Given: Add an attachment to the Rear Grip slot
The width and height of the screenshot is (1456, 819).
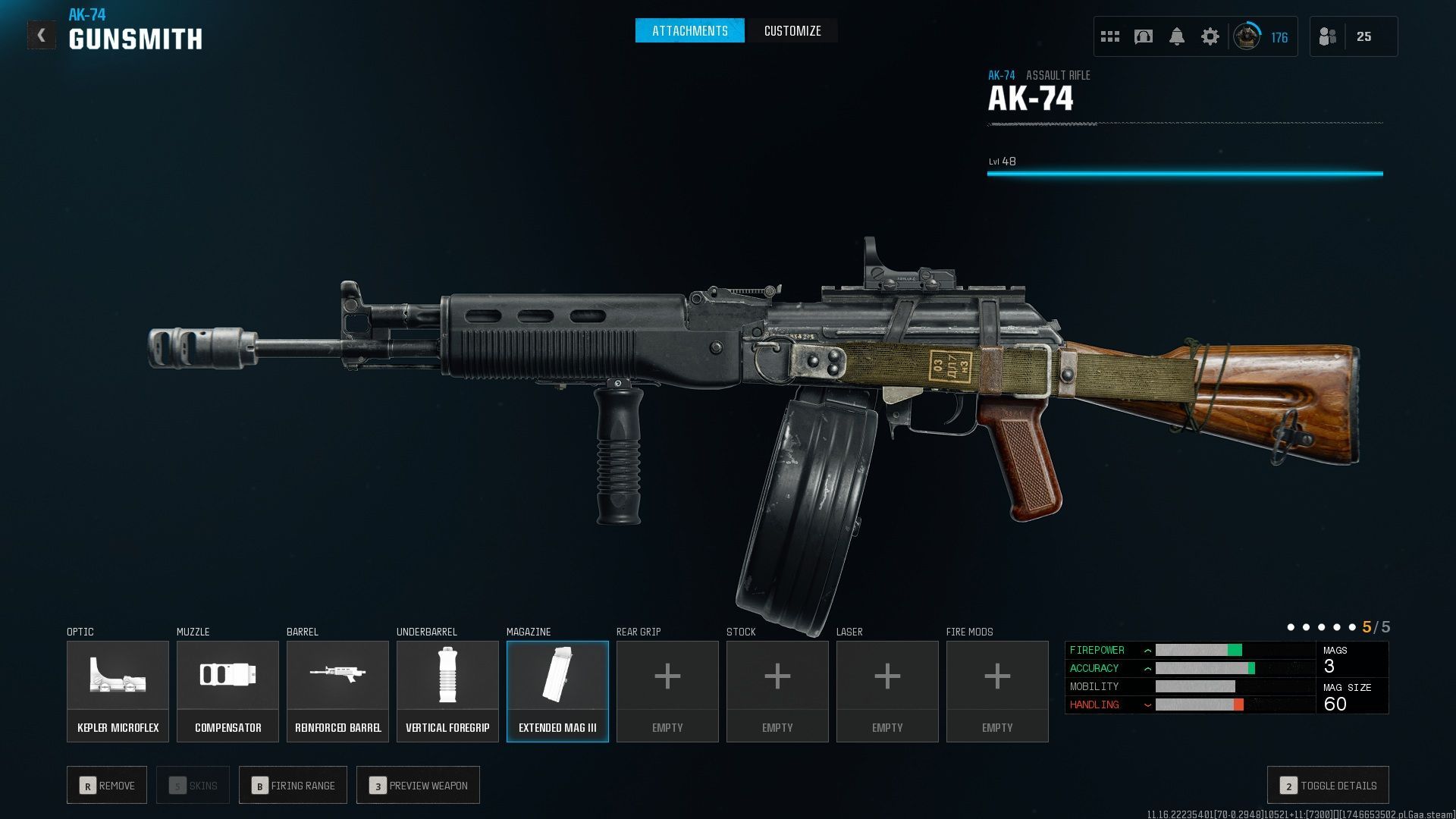Looking at the screenshot, I should pyautogui.click(x=667, y=691).
